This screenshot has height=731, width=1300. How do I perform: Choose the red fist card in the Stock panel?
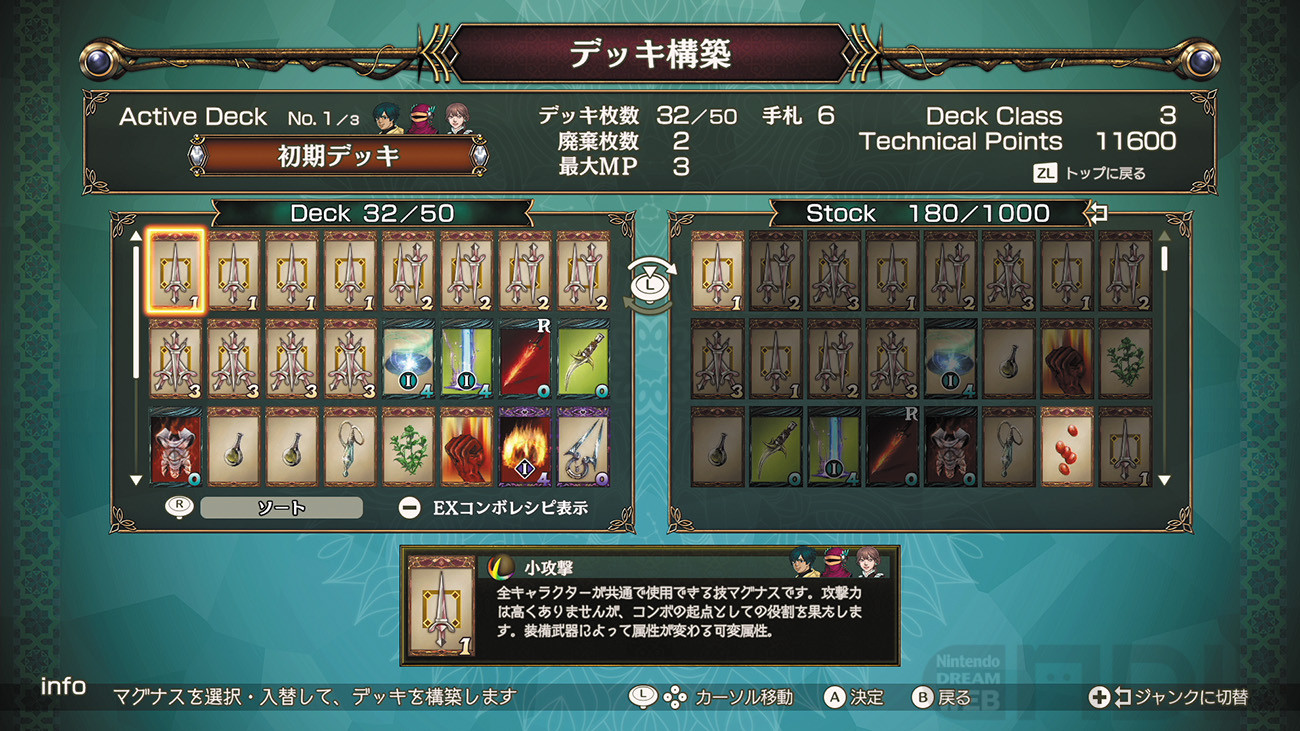pos(1067,358)
